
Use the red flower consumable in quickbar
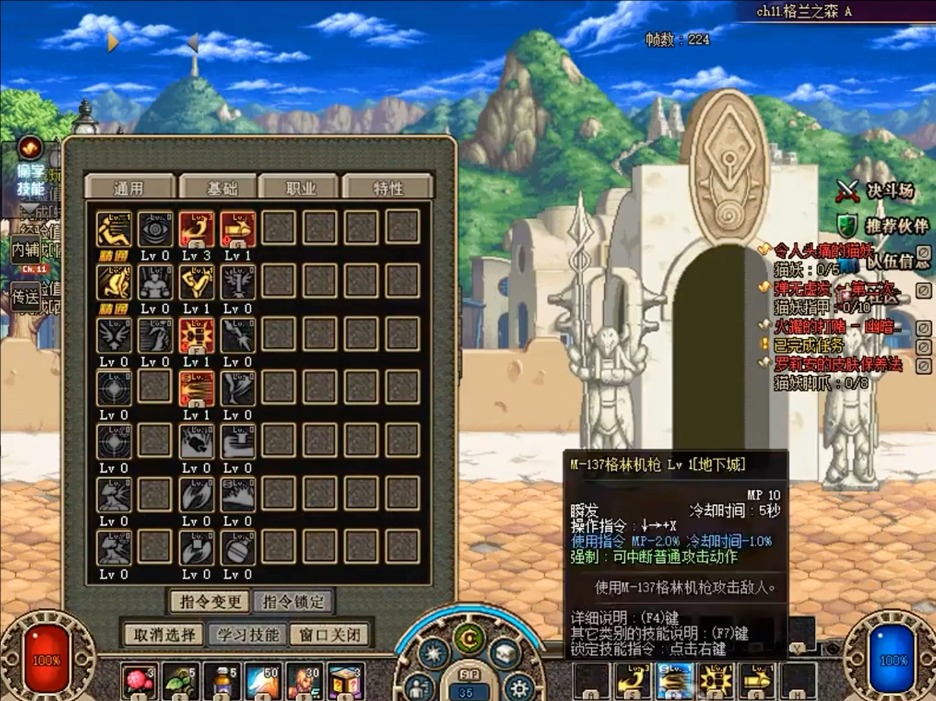tap(138, 682)
